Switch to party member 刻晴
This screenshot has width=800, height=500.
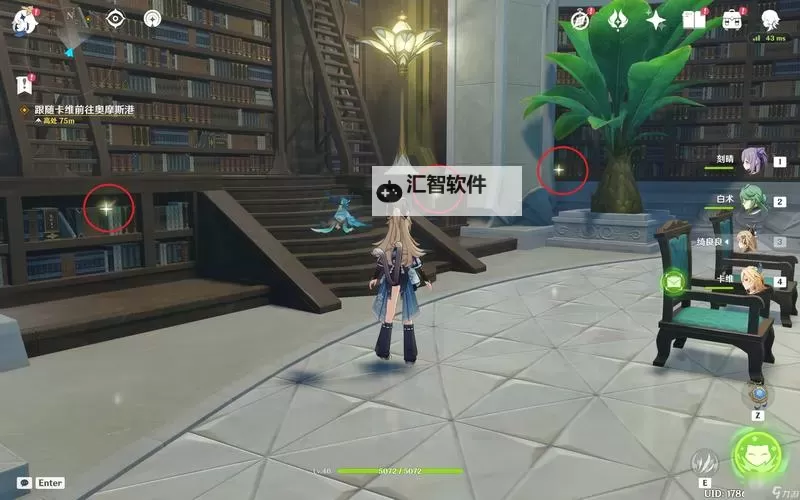[x=754, y=160]
